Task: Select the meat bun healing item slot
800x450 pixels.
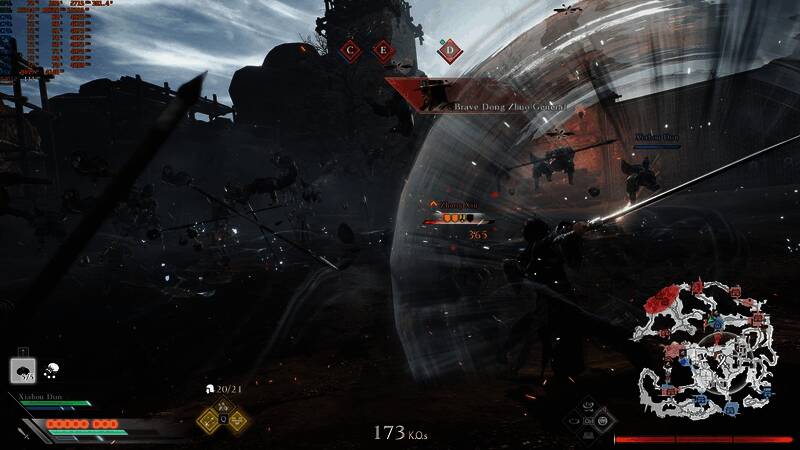Action: point(23,370)
